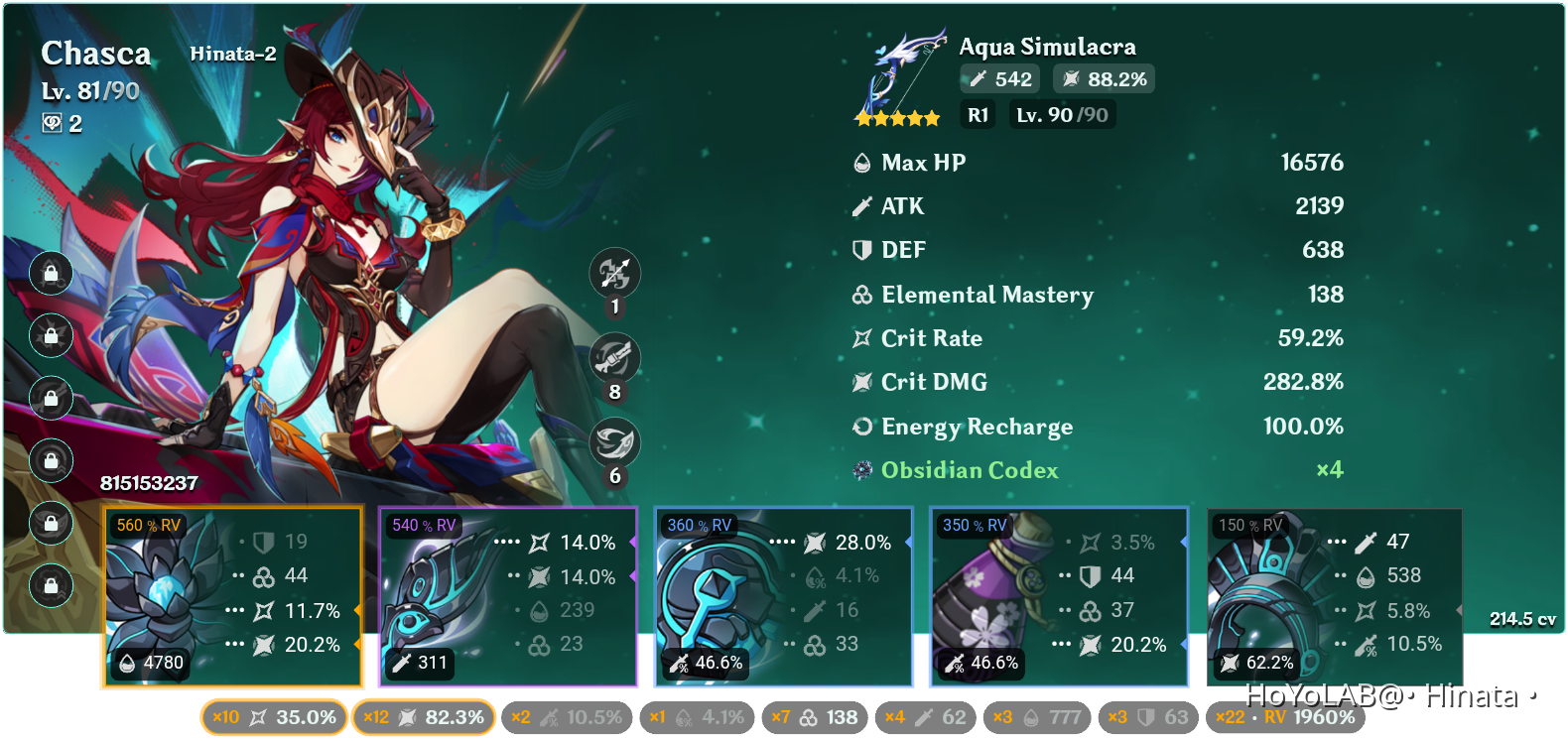Select the Hinata-2 name tag
This screenshot has width=1568, height=741.
click(x=232, y=54)
